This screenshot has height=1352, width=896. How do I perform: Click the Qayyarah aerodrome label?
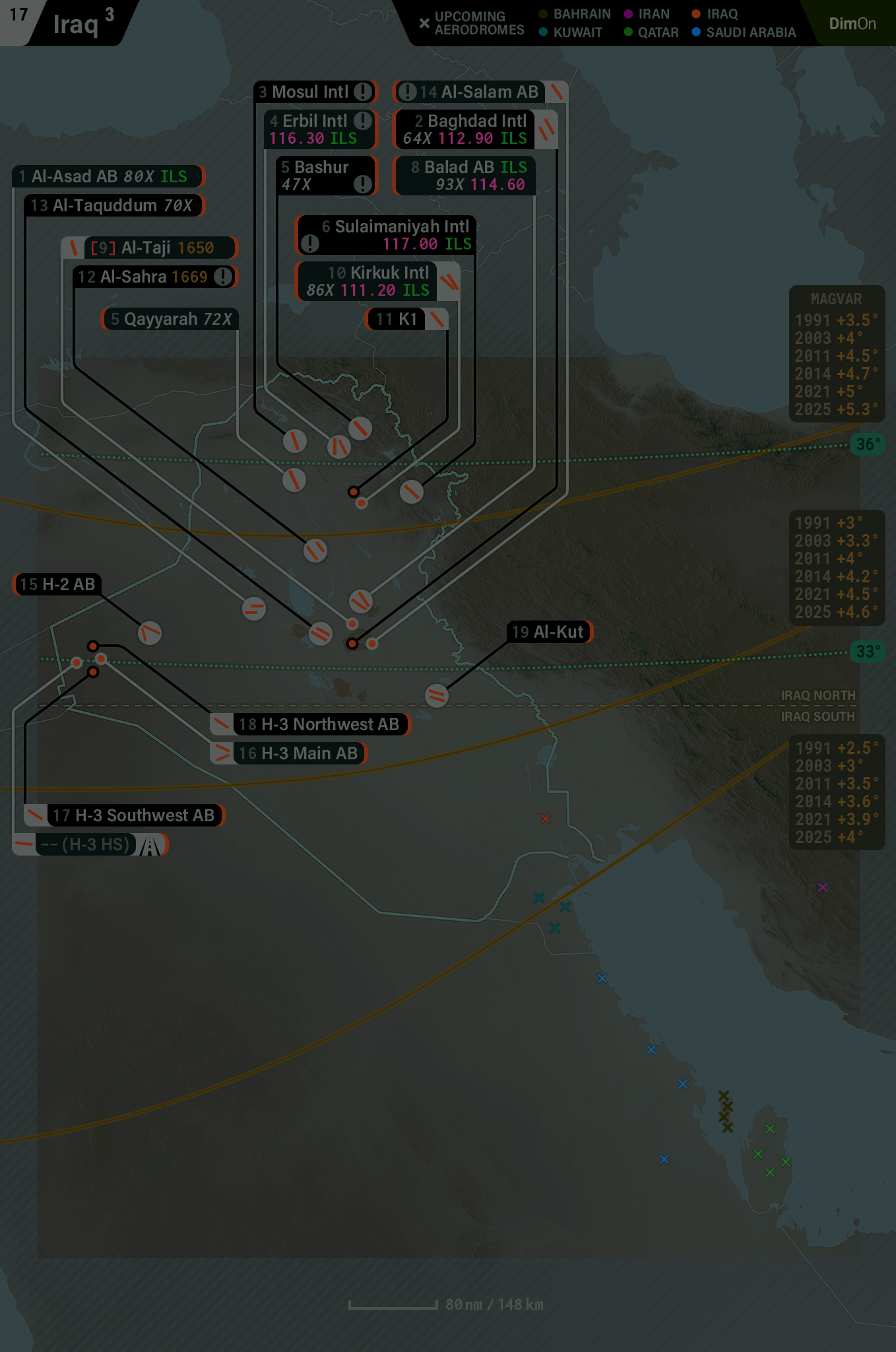[171, 319]
